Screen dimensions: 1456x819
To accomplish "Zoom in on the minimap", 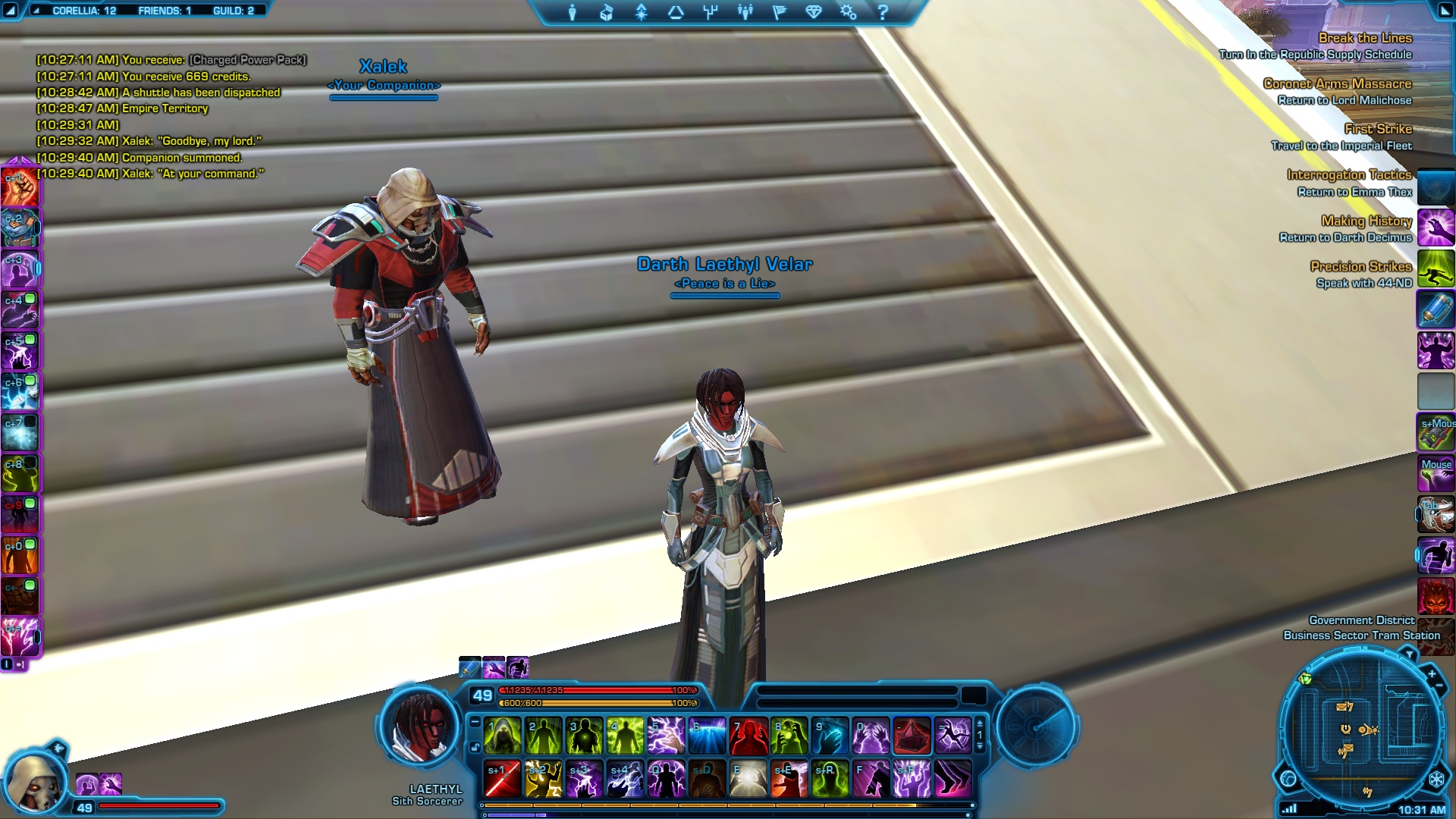I will coord(1432,673).
